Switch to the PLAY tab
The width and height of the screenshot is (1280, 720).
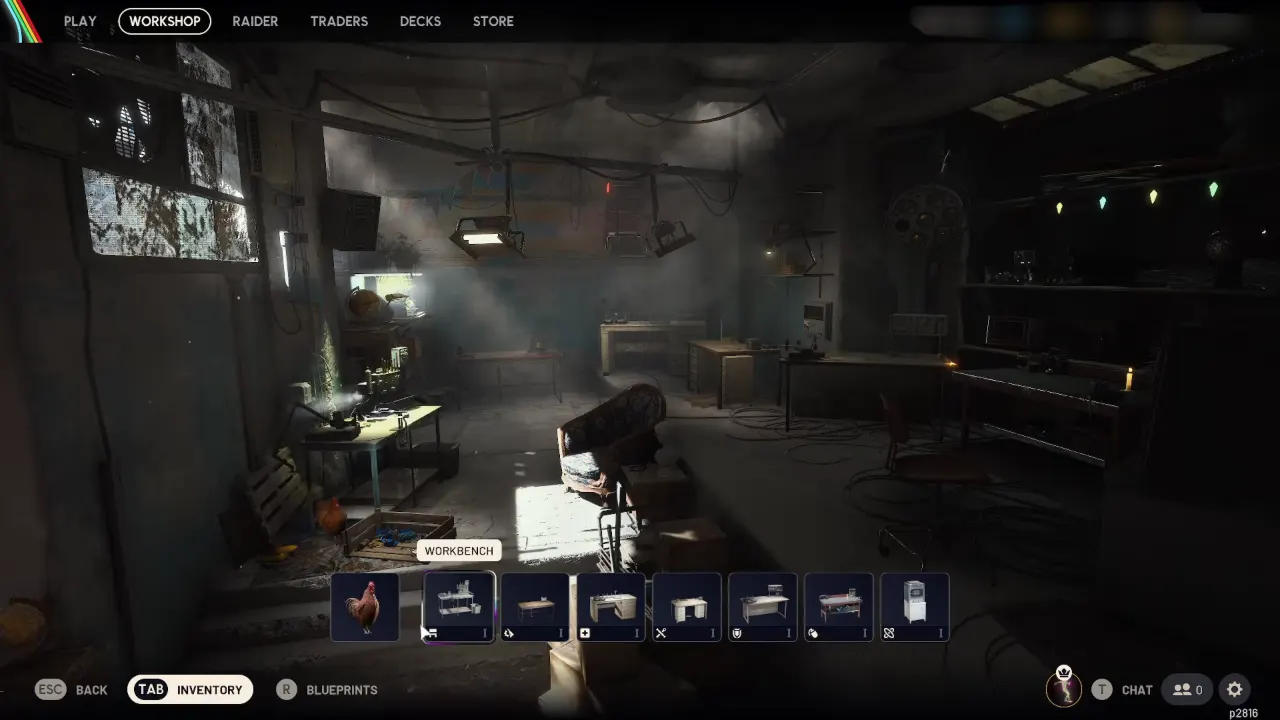tap(80, 21)
